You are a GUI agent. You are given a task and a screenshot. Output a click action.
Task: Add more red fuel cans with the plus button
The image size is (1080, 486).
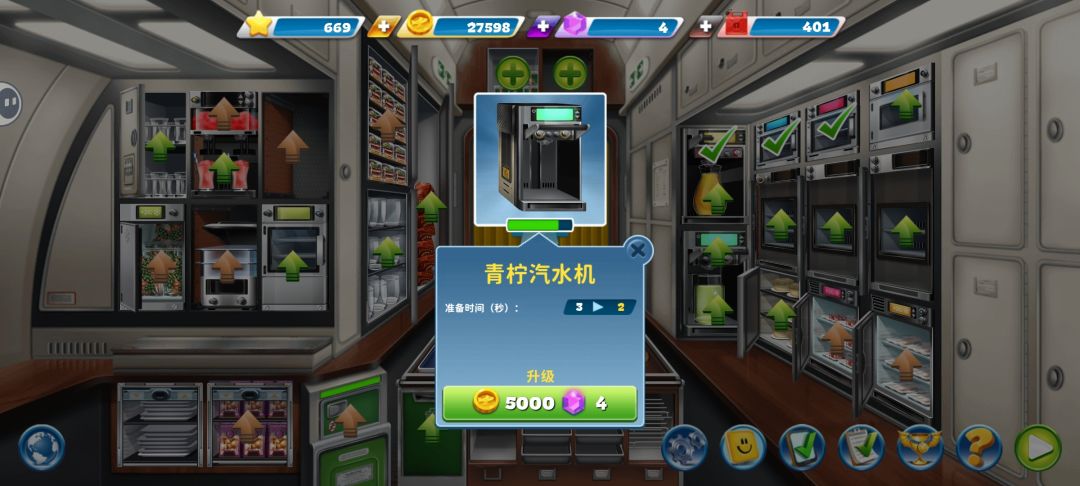(704, 27)
